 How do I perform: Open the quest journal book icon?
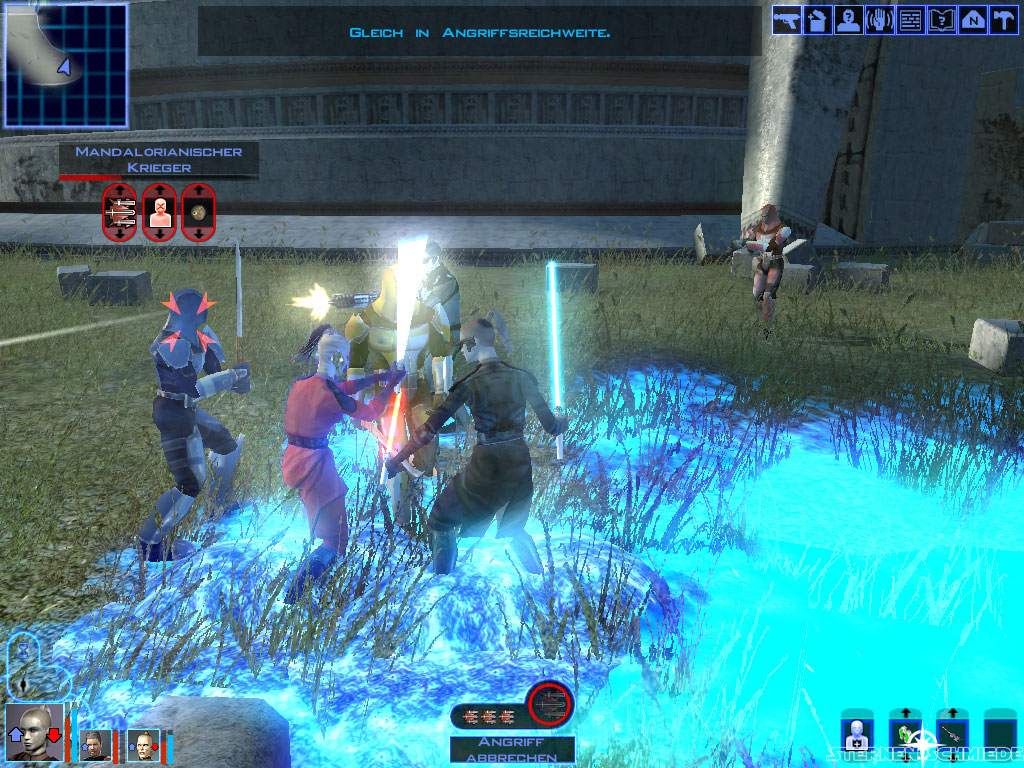tap(941, 20)
